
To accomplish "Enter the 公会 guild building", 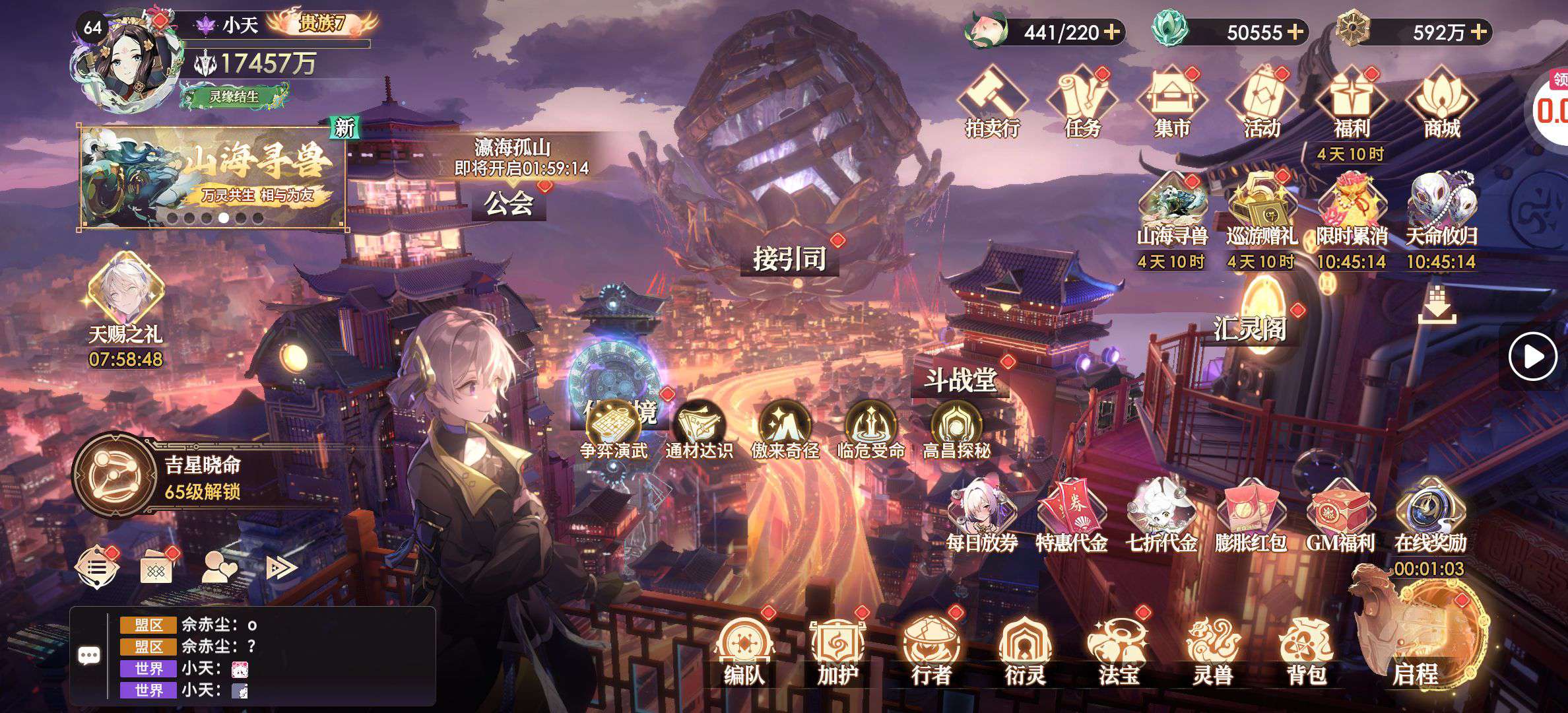I will (508, 203).
